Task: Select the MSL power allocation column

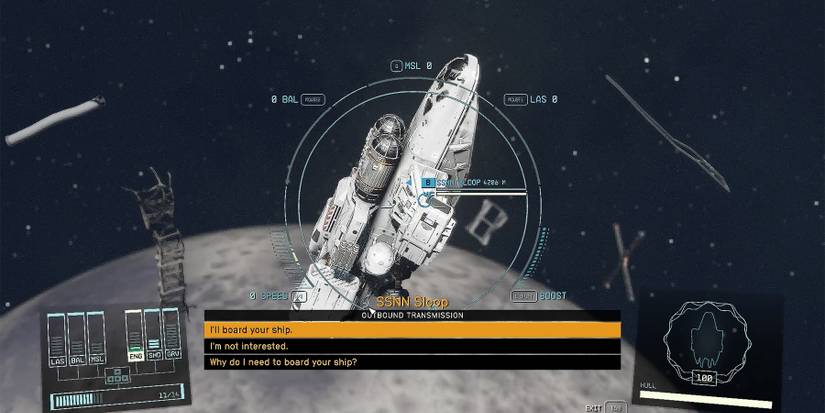Action: click(x=96, y=339)
